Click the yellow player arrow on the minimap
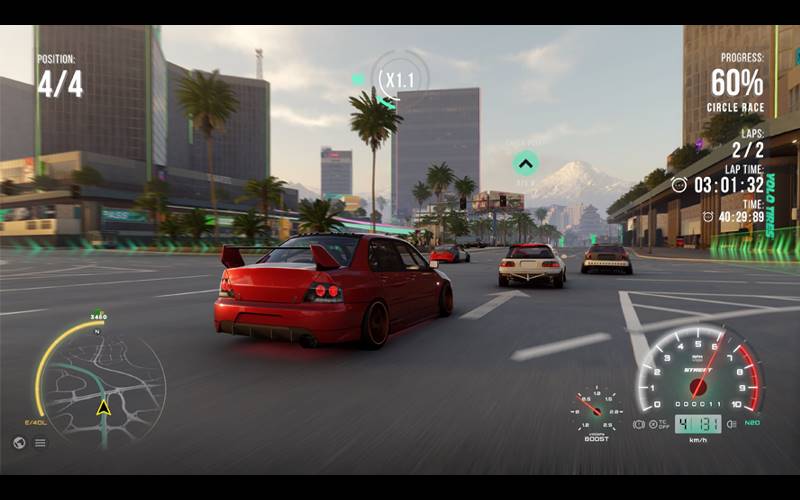800x500 pixels. coord(103,407)
